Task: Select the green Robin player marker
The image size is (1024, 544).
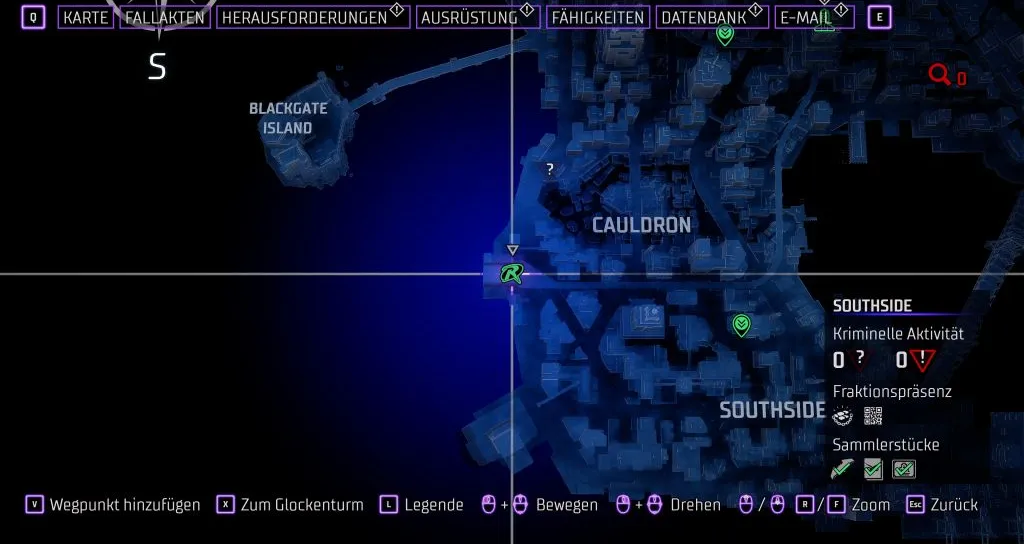Action: pos(512,273)
